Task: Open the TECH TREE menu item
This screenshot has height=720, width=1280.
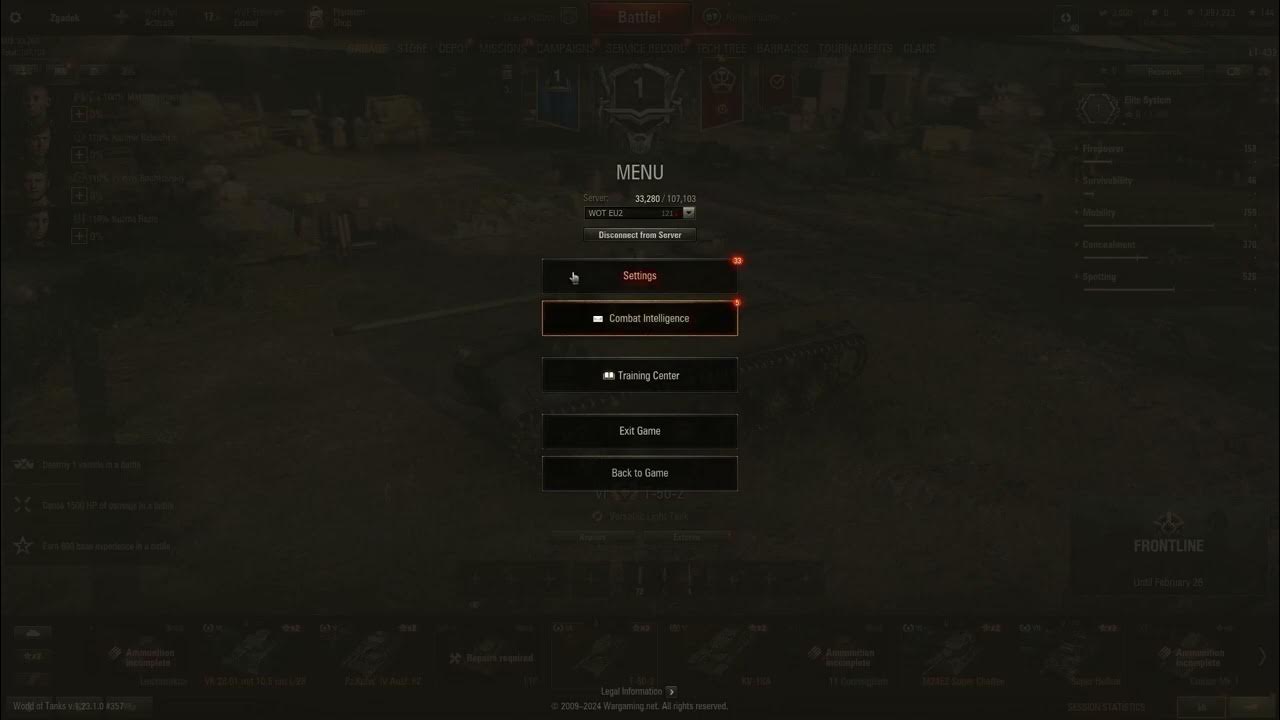Action: 722,48
